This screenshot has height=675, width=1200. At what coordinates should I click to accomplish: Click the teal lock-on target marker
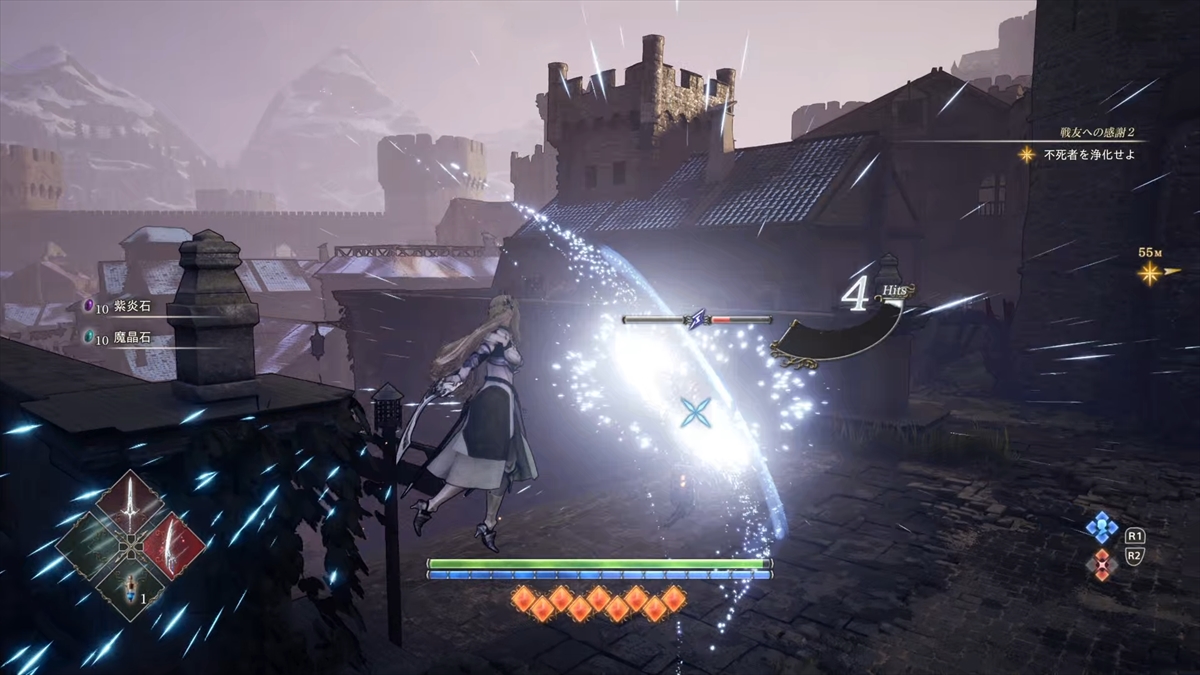693,412
